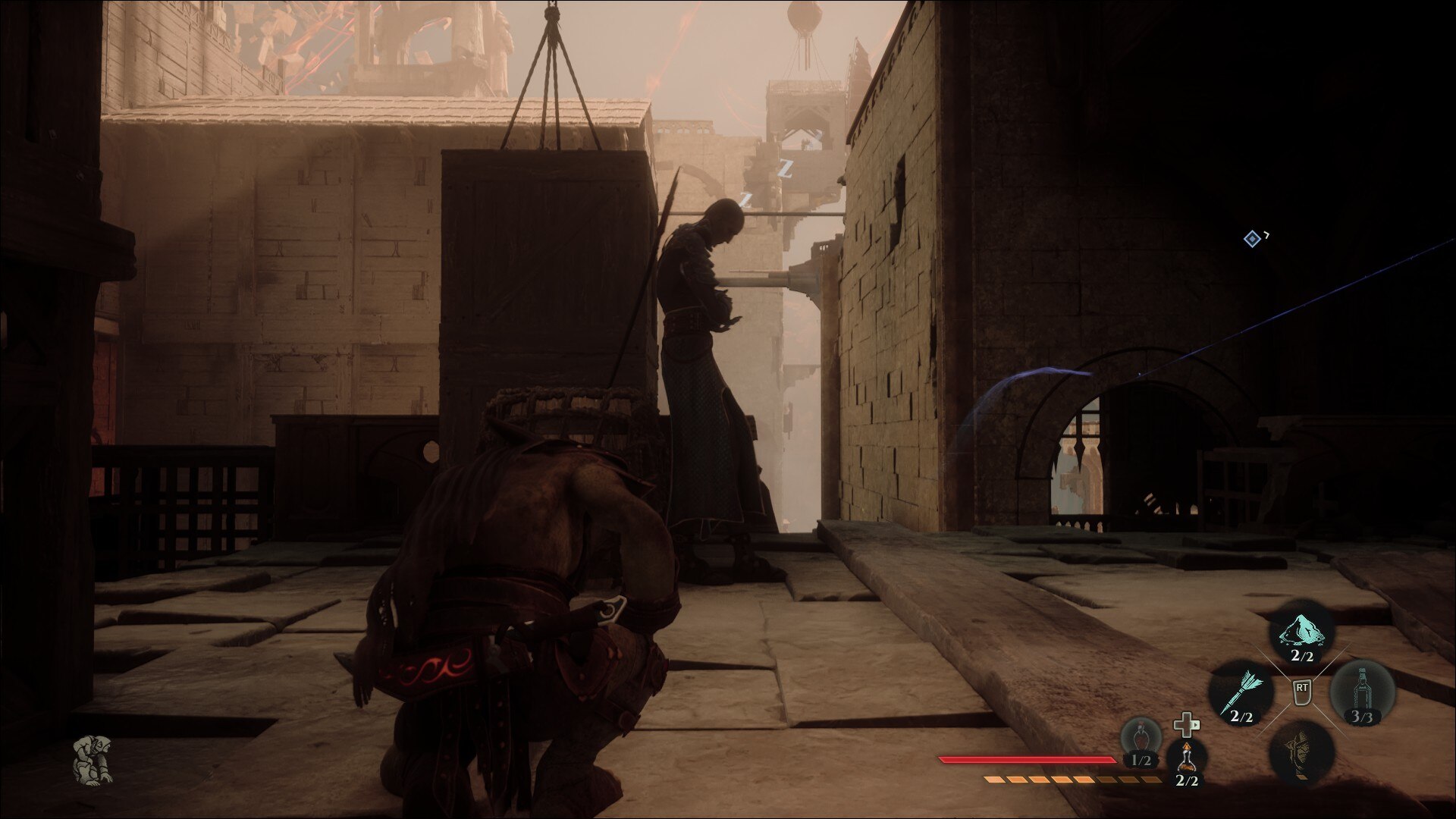Click the RT vial prompt in the item wheel

click(x=1302, y=693)
